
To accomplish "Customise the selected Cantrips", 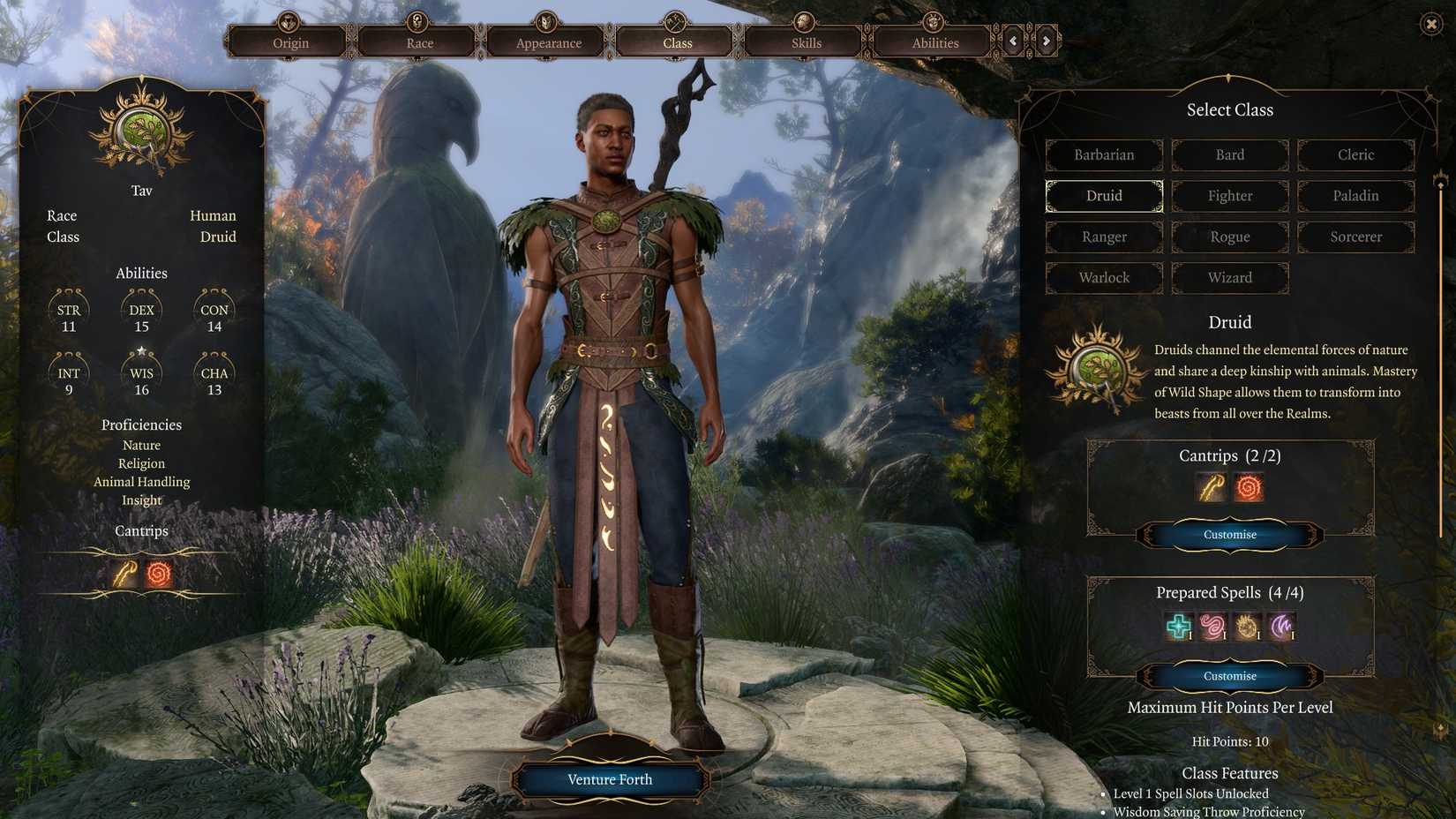I will coord(1229,535).
